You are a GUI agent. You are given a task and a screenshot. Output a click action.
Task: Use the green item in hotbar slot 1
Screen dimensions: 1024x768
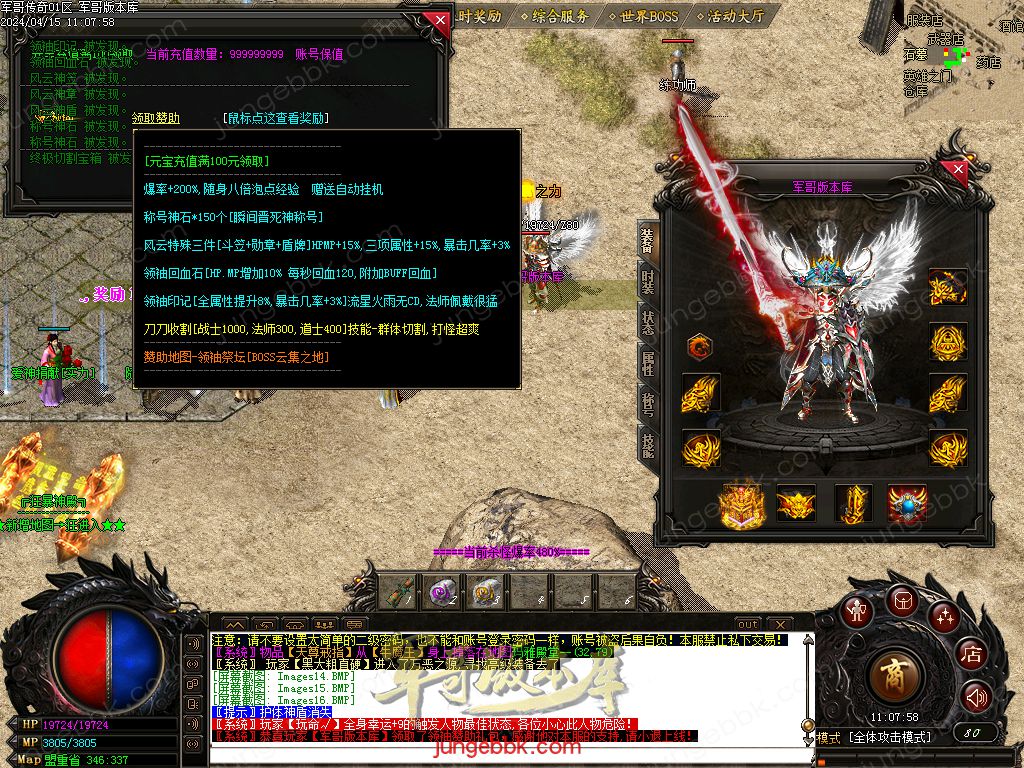(397, 592)
